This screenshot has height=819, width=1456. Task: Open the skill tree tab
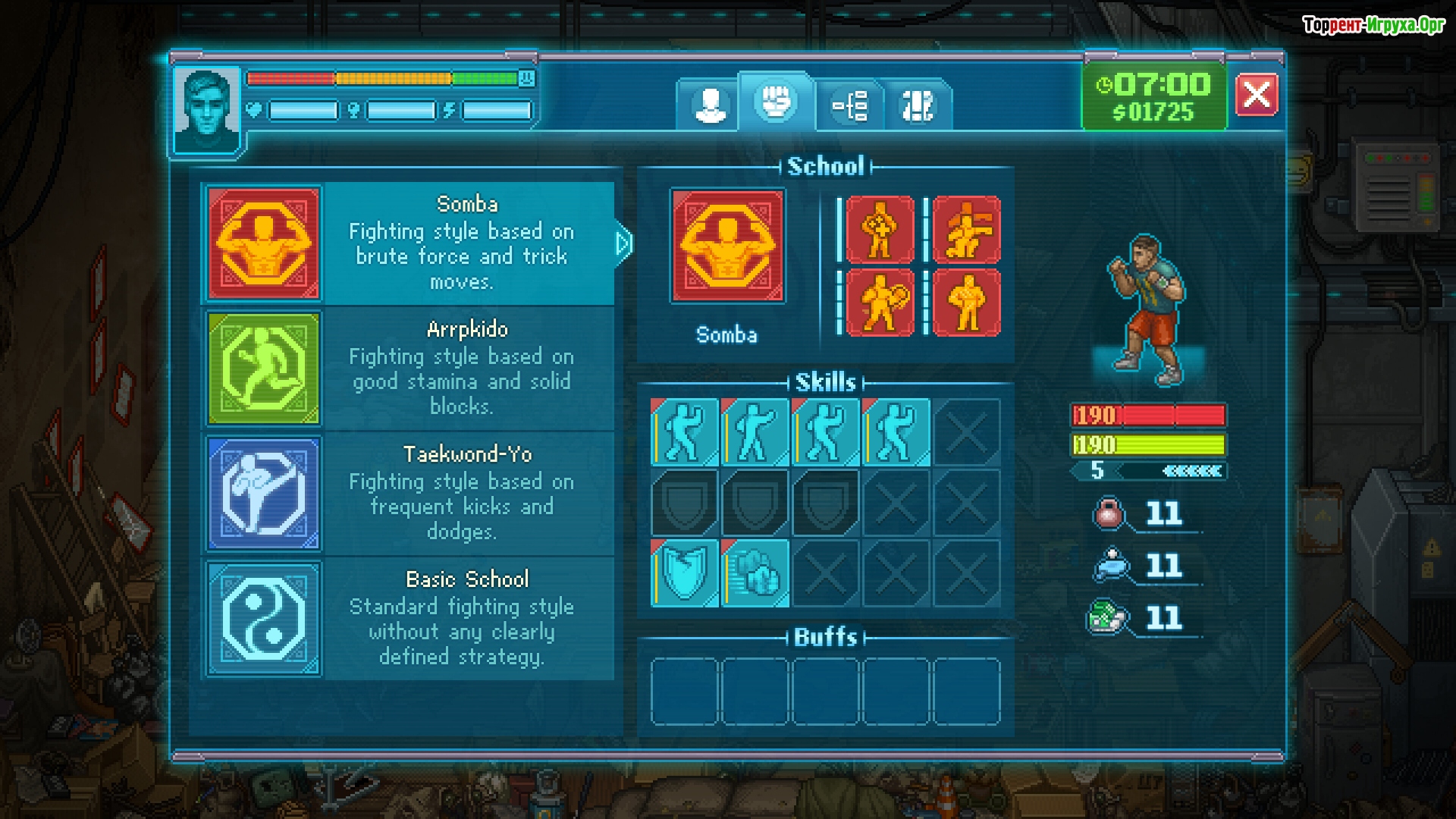(850, 105)
